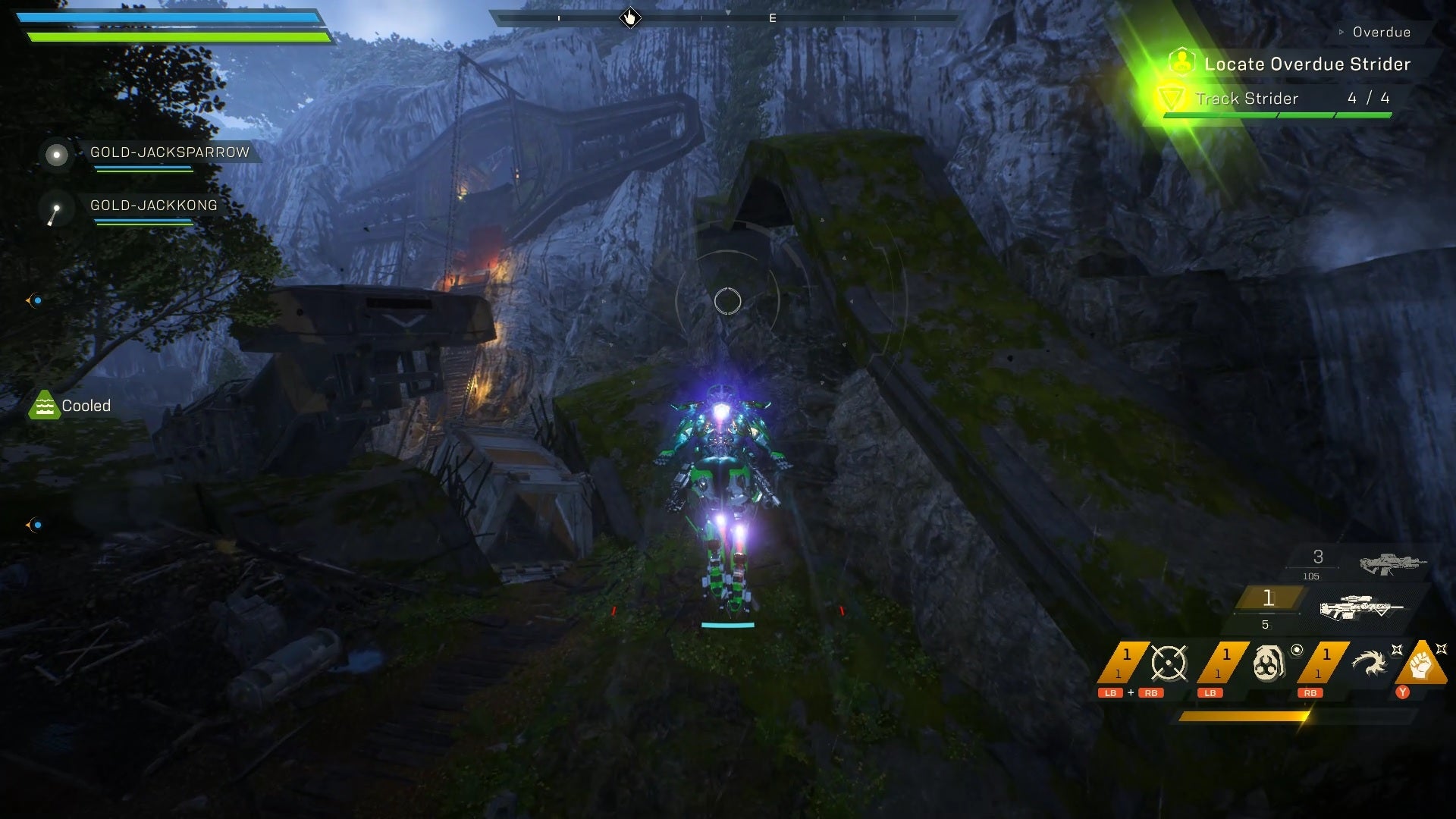The height and width of the screenshot is (819, 1456).
Task: Click the E marker on the compass bar
Action: point(773,17)
